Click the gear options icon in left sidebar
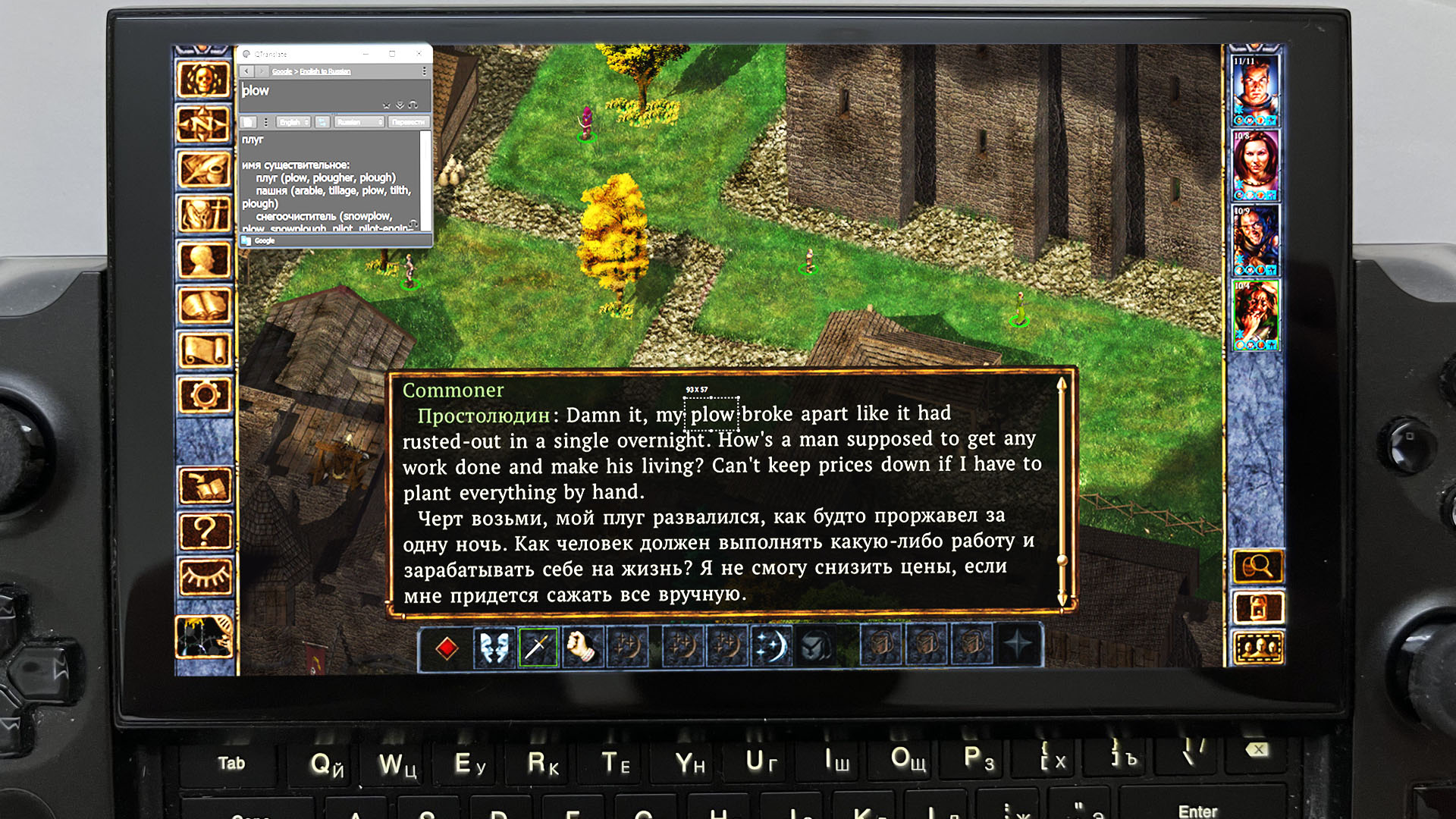Screen dimensions: 1456x819 (x=203, y=396)
